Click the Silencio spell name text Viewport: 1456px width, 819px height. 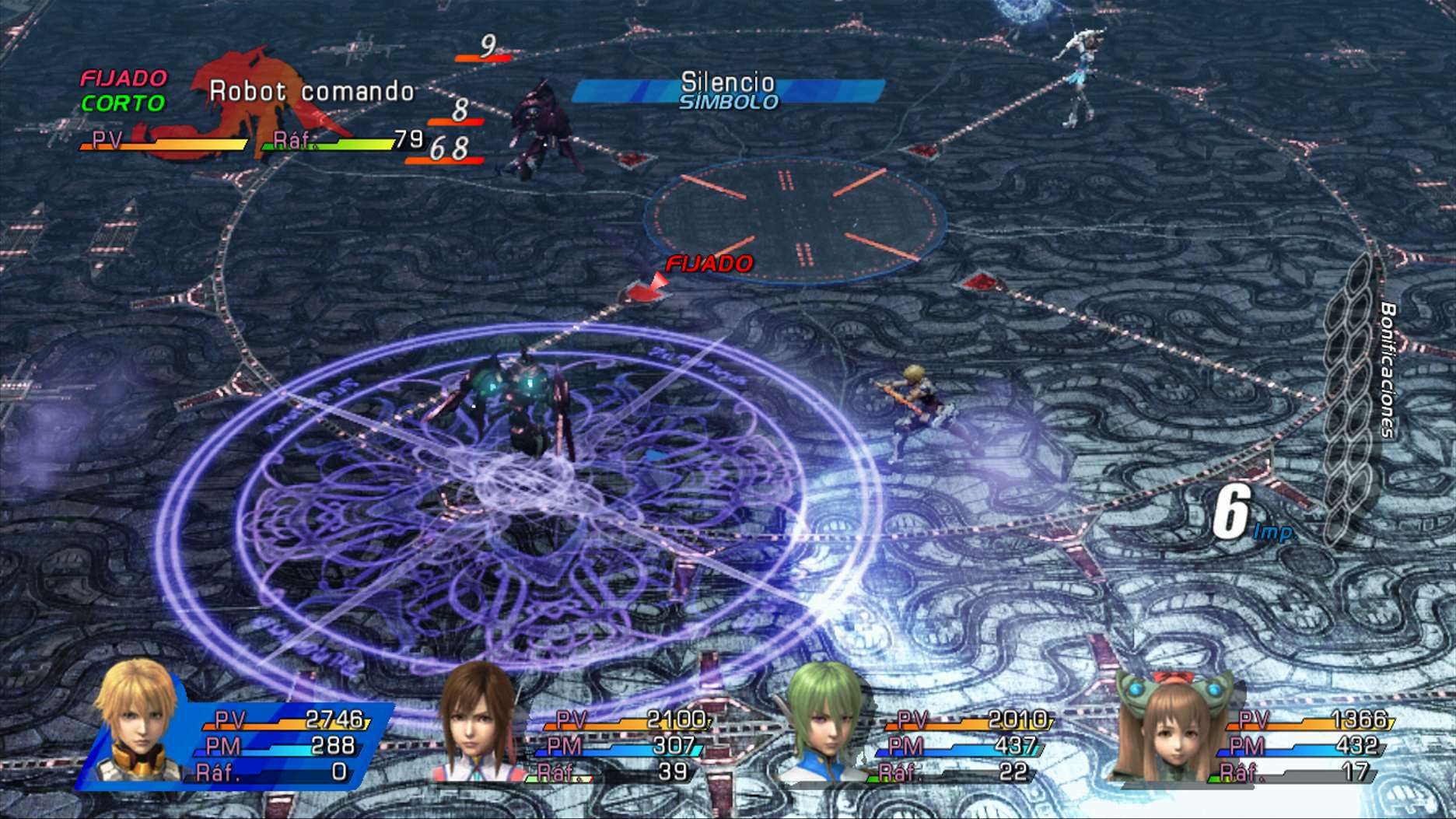click(x=726, y=81)
